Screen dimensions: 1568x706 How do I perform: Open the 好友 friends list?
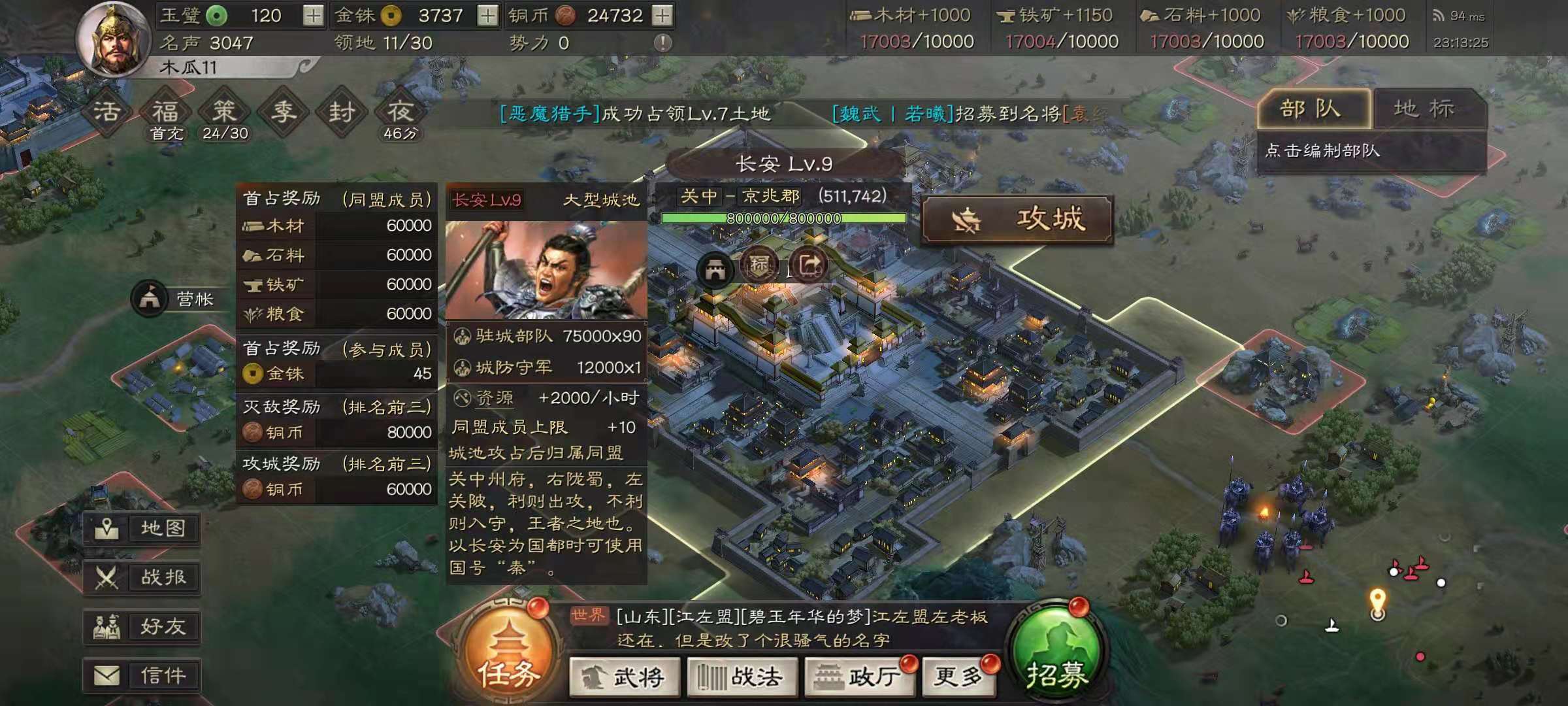tap(142, 627)
